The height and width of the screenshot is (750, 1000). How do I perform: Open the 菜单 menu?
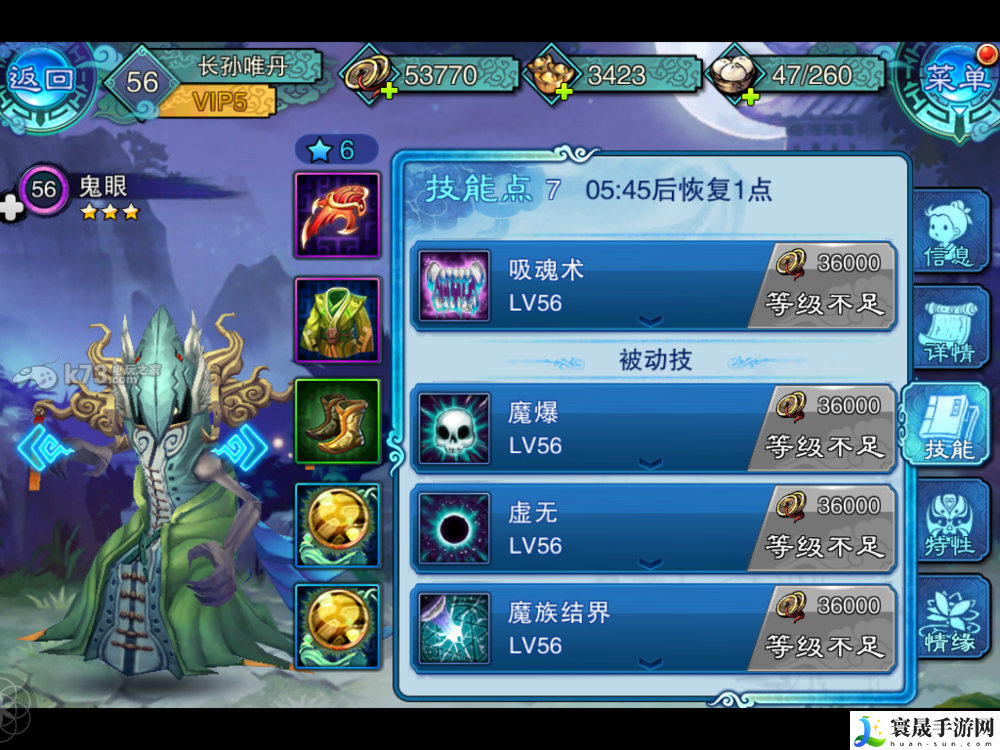[x=955, y=80]
